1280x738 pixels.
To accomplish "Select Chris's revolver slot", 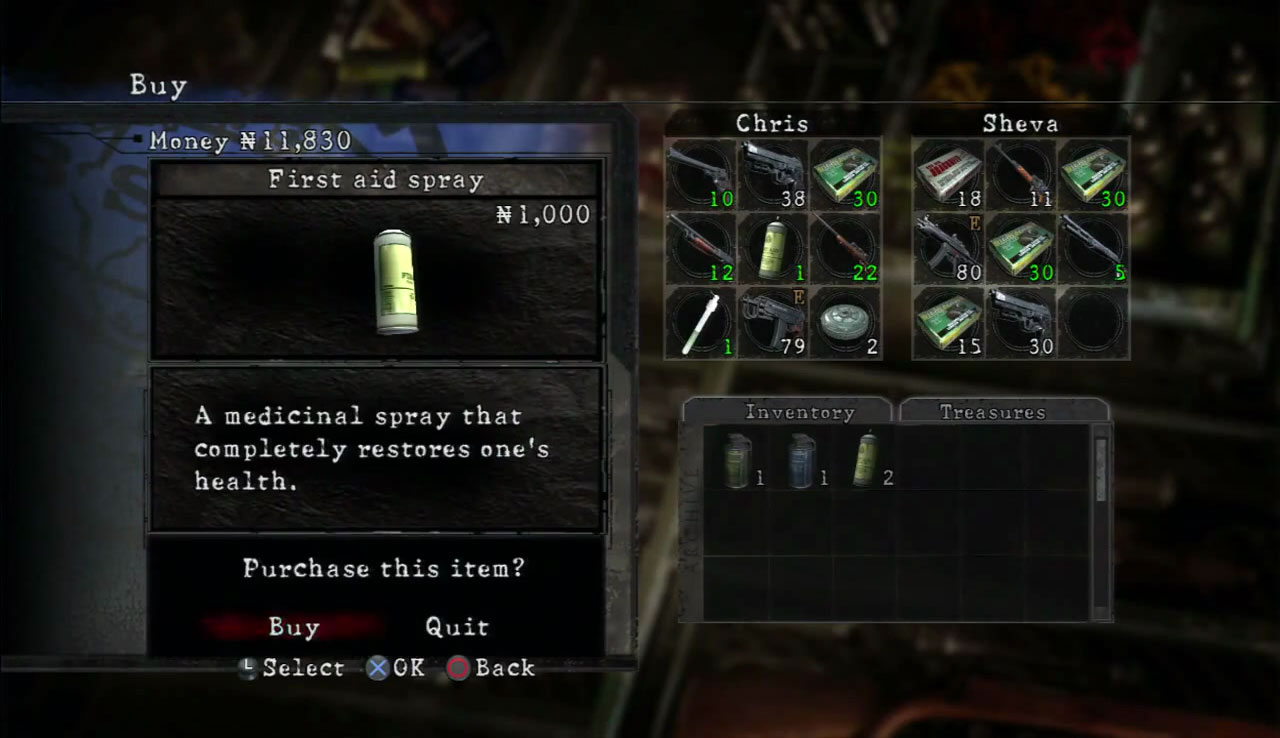I will click(700, 173).
